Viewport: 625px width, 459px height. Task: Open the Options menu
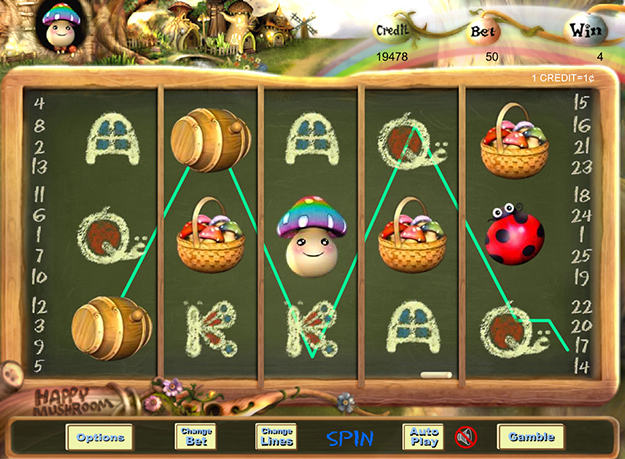click(100, 437)
